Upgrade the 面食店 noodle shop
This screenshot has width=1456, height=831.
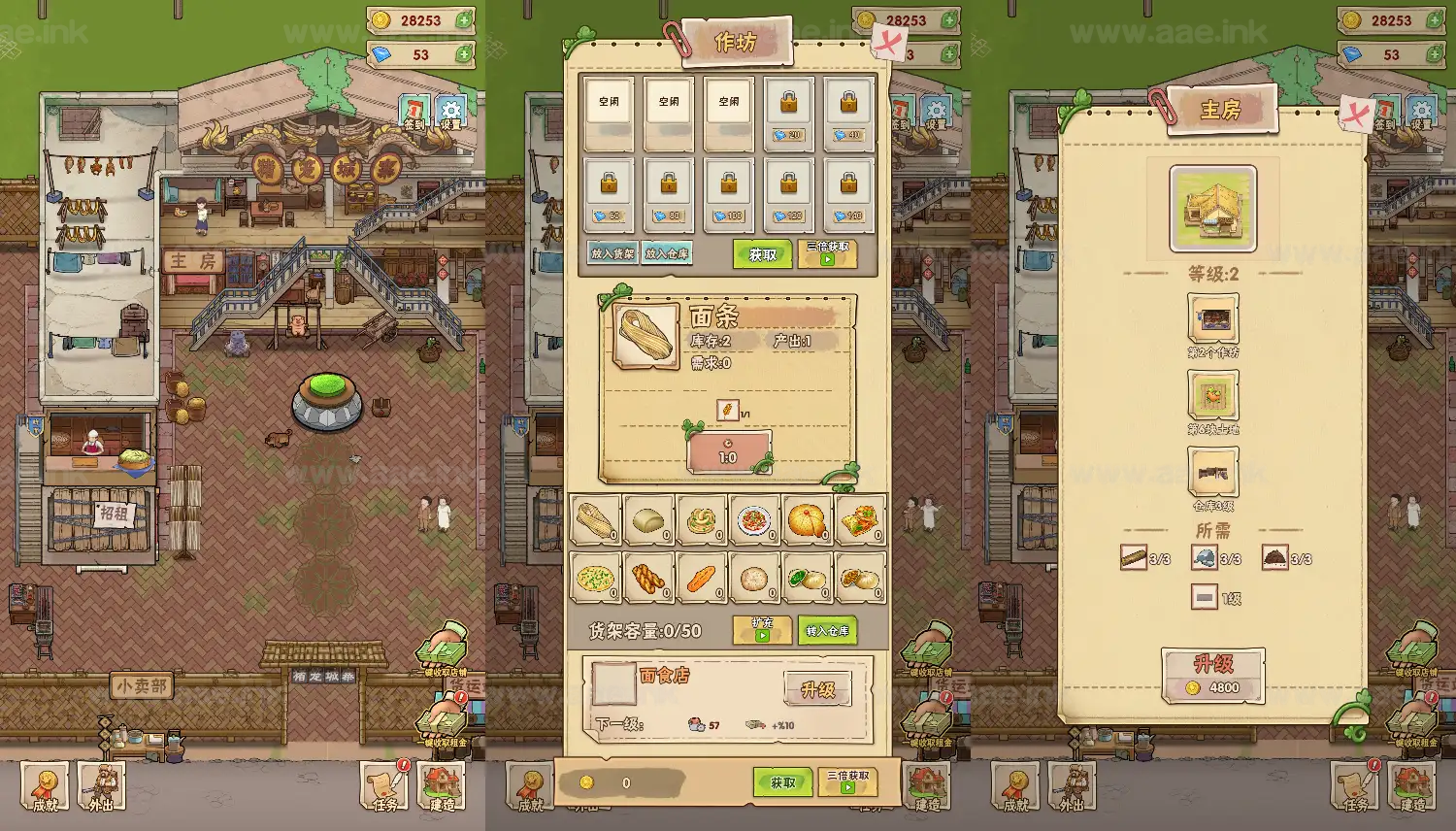click(x=817, y=689)
